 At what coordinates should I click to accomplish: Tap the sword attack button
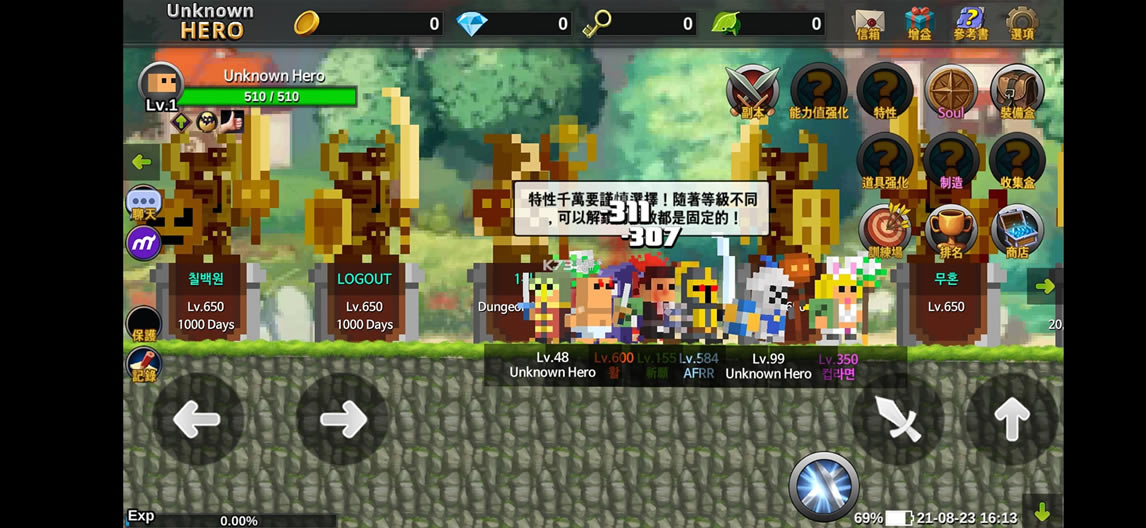point(898,419)
